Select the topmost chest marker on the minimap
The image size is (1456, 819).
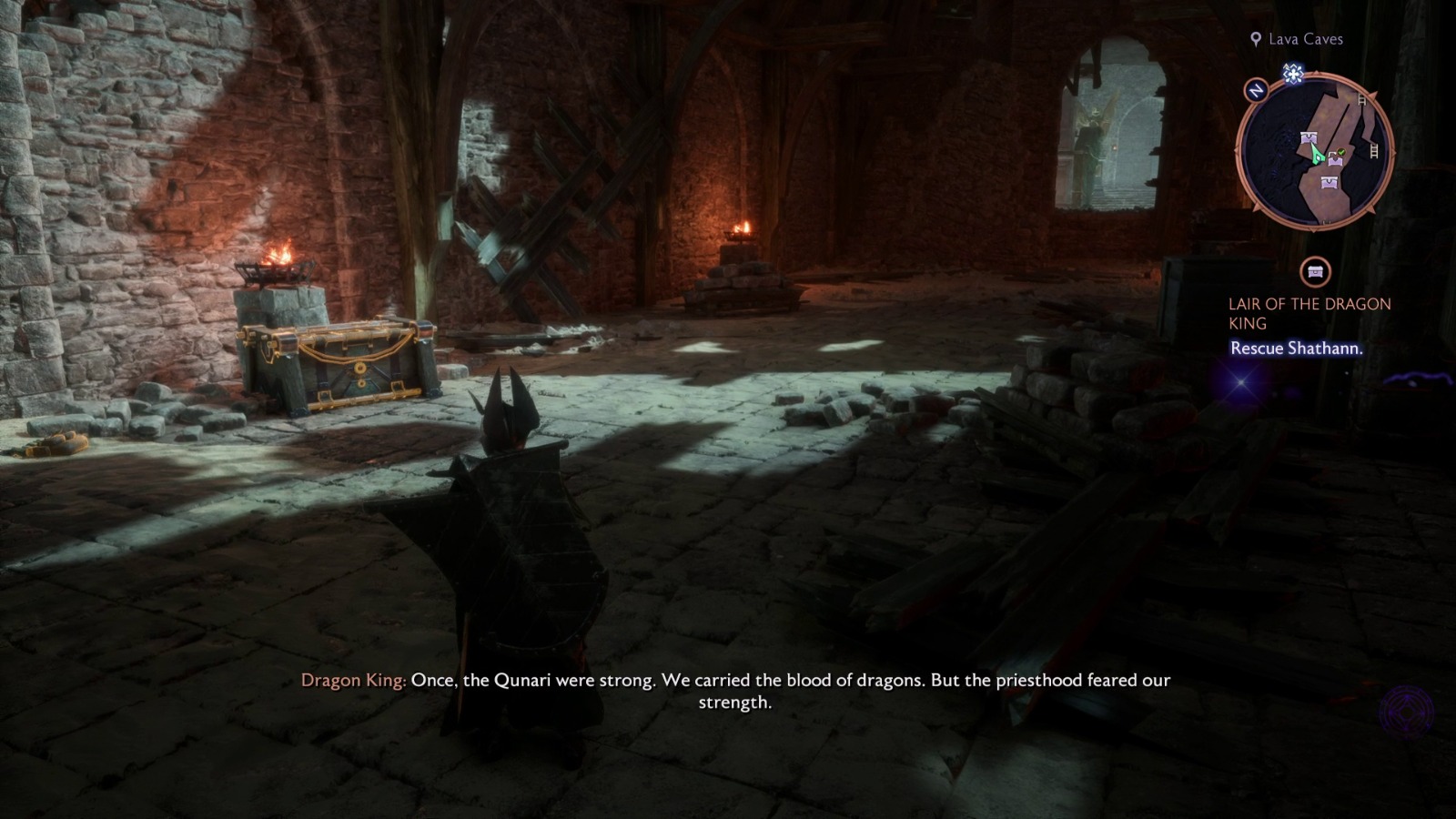pos(1308,136)
